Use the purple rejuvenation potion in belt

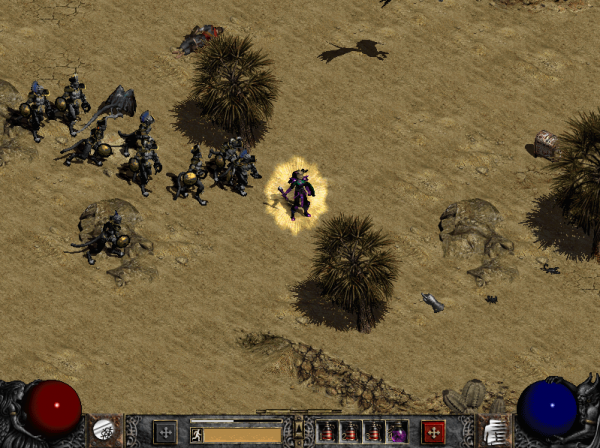coord(397,432)
